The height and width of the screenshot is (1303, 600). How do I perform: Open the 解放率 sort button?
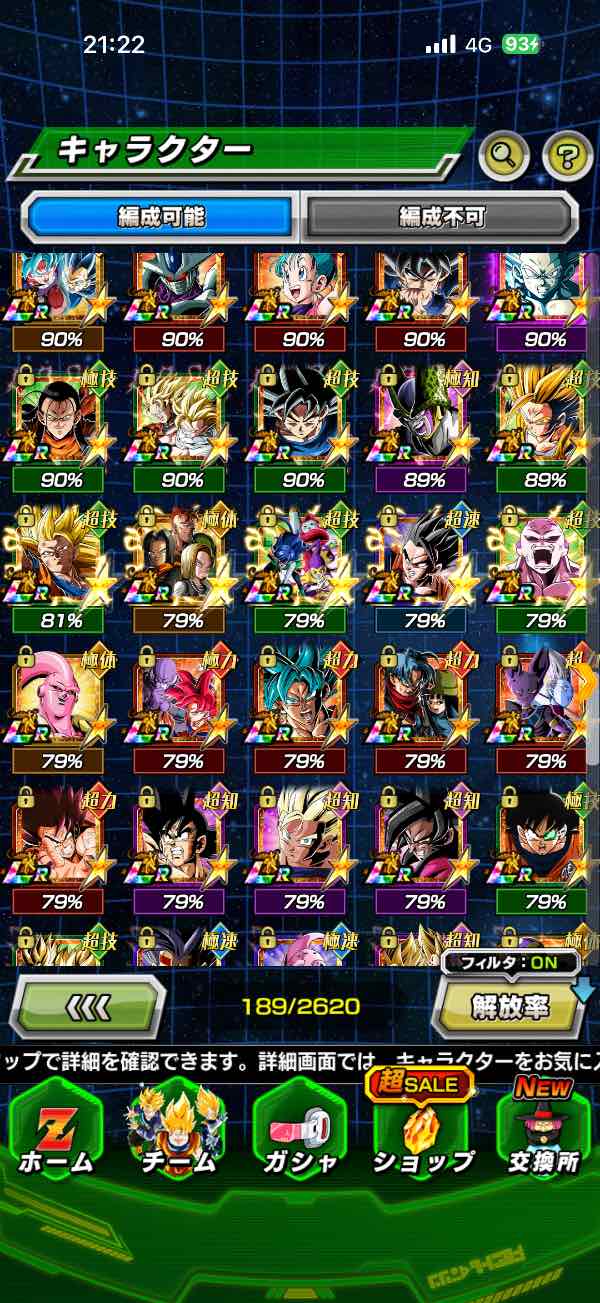click(x=510, y=1006)
